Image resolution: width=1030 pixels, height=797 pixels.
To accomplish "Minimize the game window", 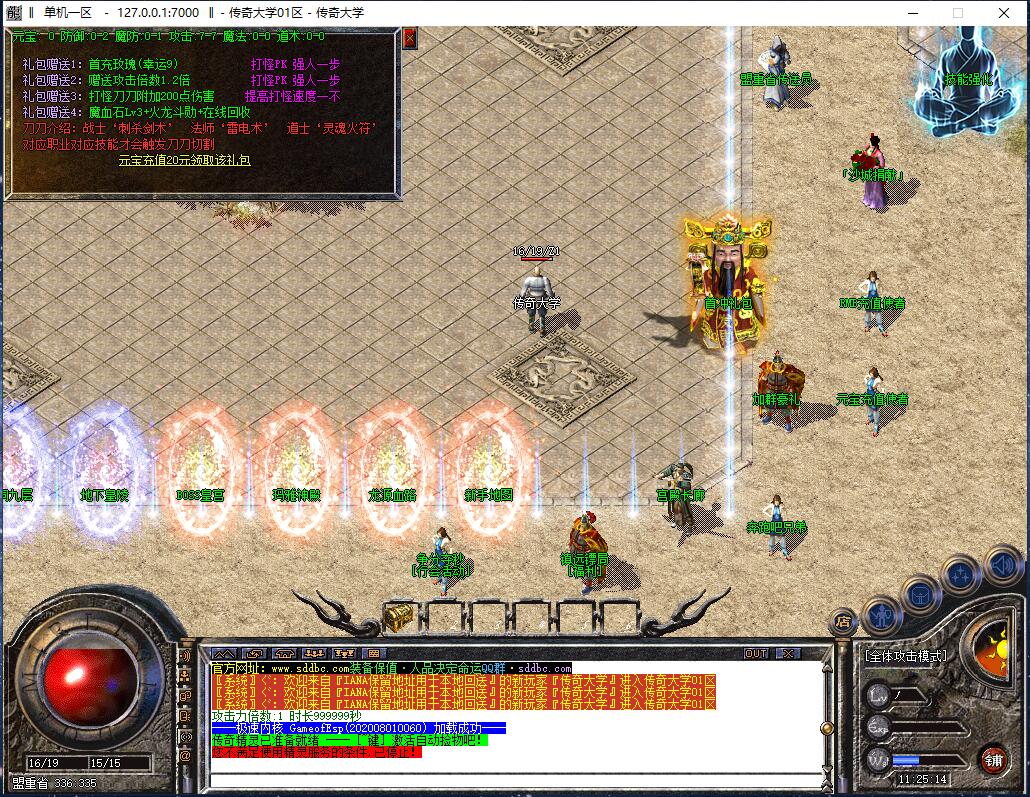I will click(912, 13).
